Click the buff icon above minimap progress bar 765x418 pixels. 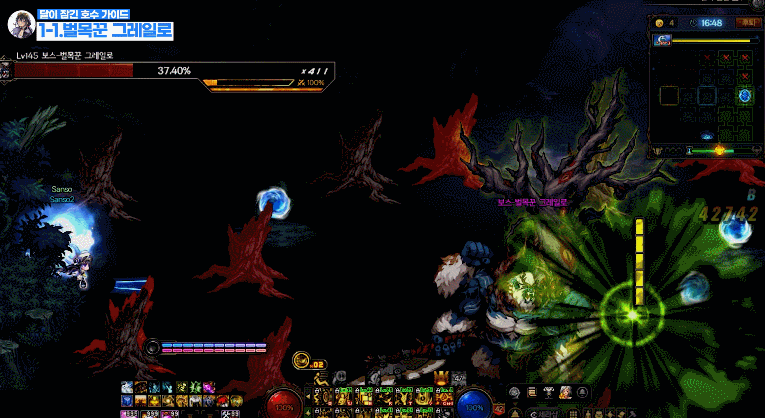point(662,40)
